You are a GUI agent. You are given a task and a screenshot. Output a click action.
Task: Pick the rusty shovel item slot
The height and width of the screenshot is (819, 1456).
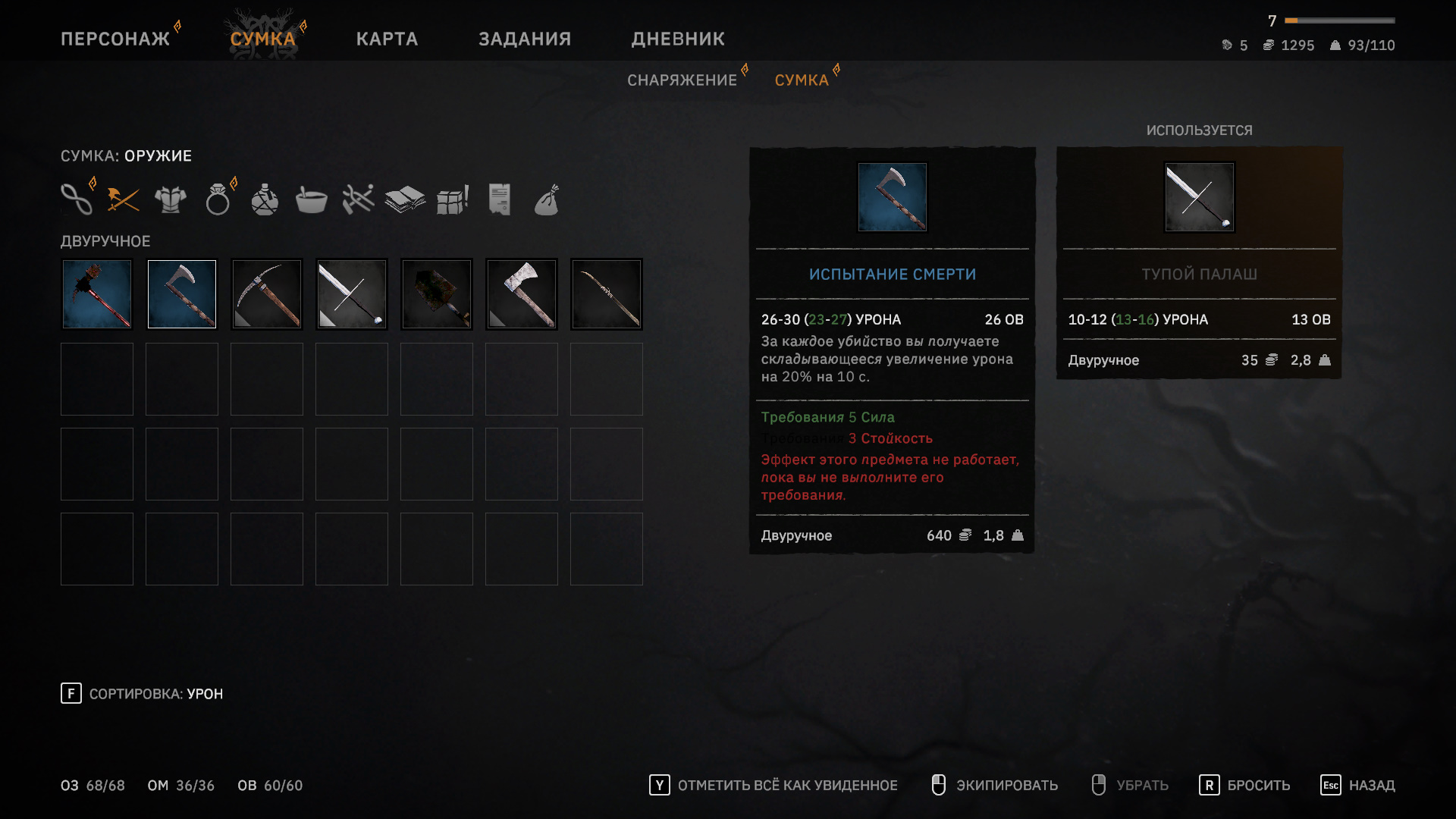coord(437,294)
